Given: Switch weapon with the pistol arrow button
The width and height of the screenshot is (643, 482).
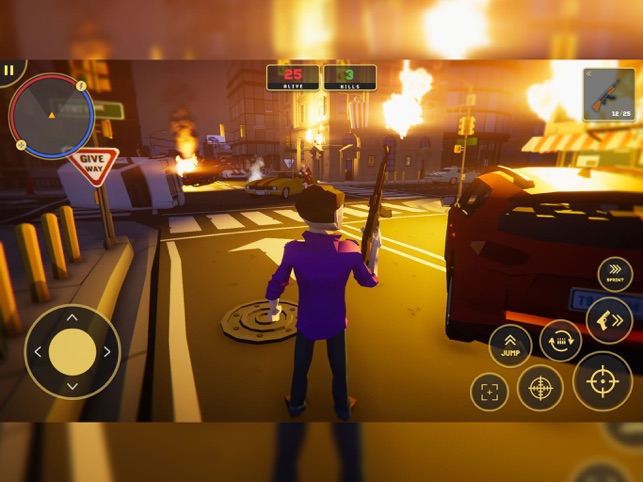Looking at the screenshot, I should (x=609, y=320).
